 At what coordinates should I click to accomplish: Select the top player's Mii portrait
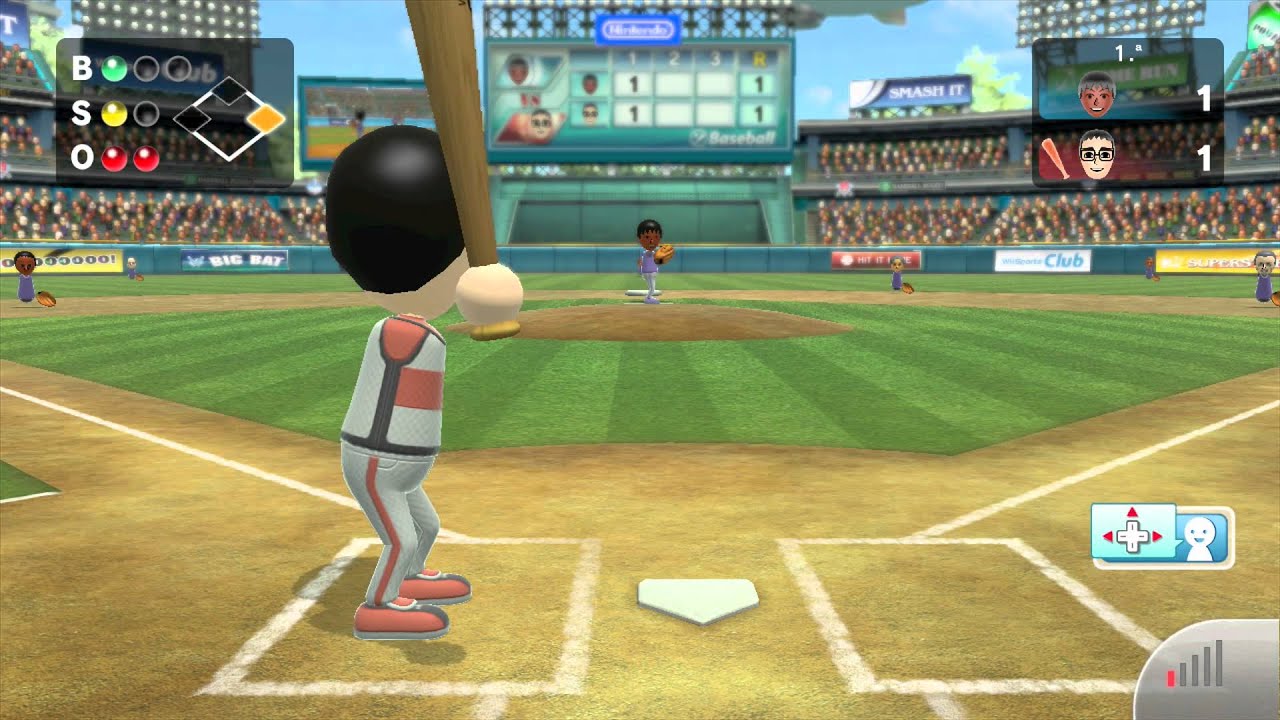tap(1096, 95)
